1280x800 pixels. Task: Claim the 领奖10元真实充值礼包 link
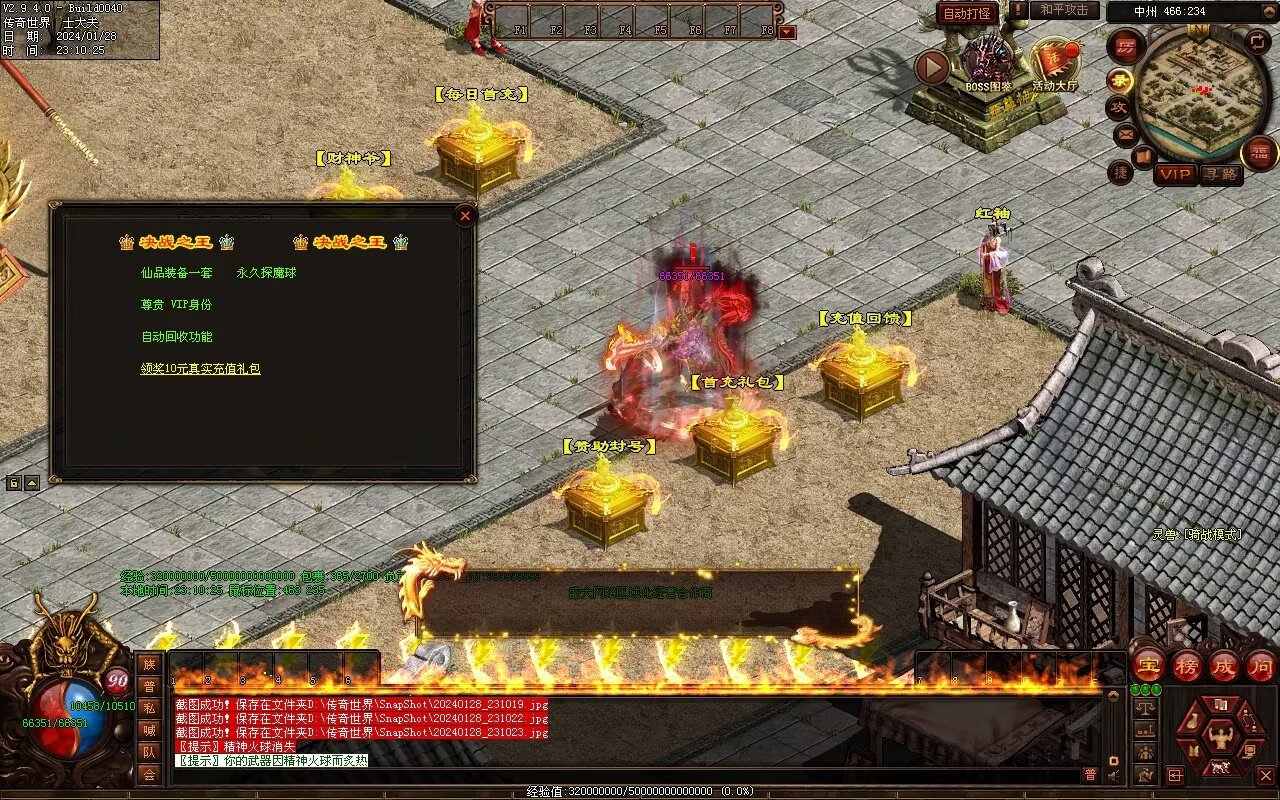[x=200, y=369]
